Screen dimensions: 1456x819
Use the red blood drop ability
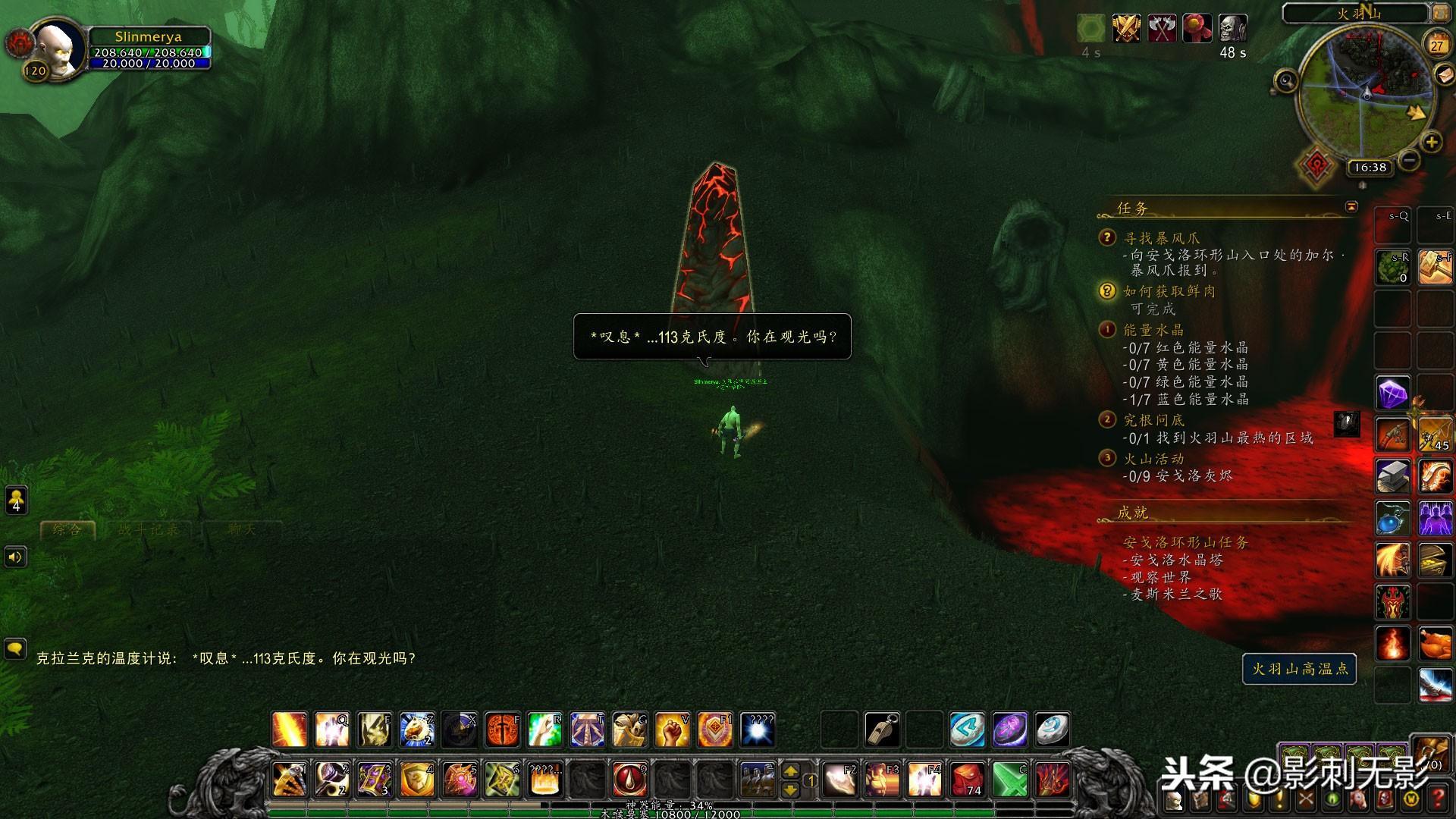[x=629, y=780]
